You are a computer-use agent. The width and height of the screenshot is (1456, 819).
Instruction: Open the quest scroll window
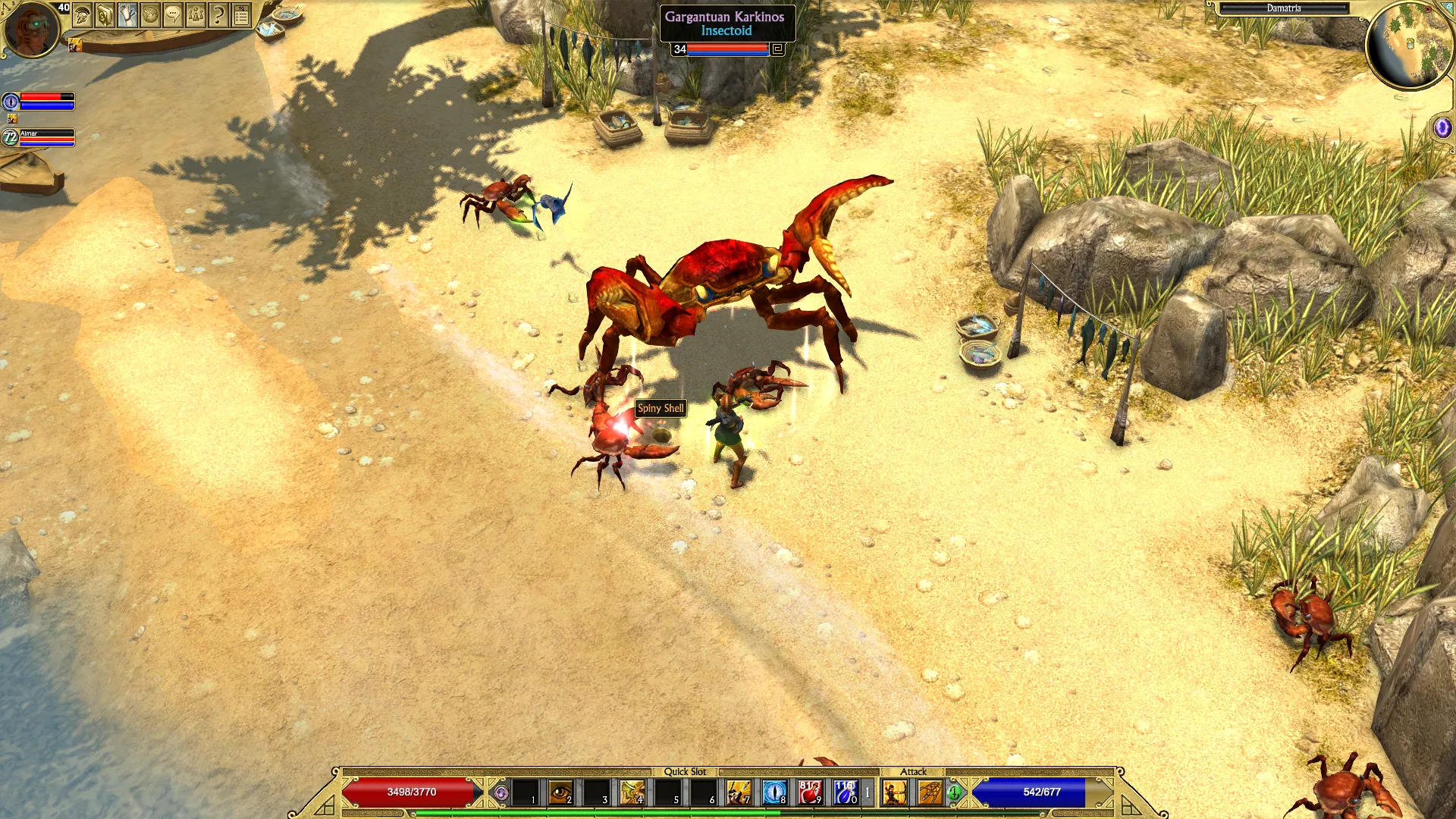(x=127, y=15)
